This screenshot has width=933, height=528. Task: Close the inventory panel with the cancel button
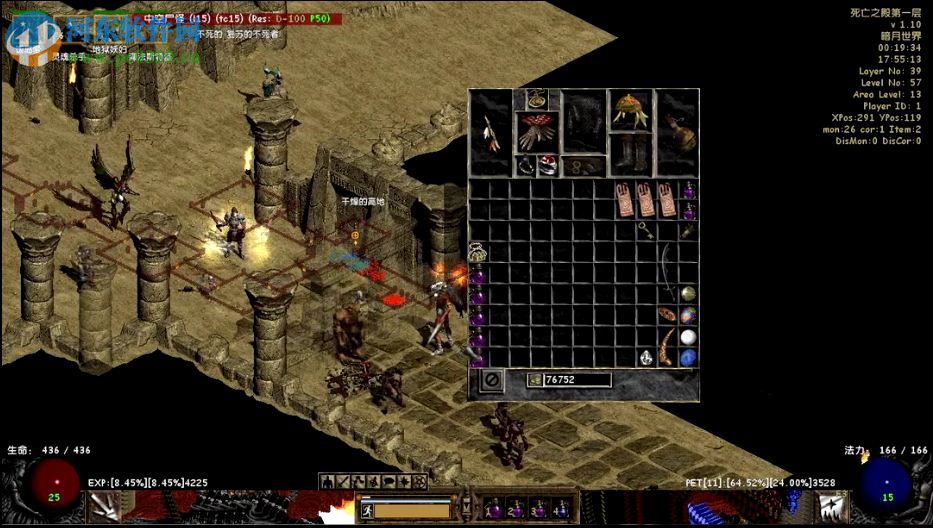[x=492, y=381]
